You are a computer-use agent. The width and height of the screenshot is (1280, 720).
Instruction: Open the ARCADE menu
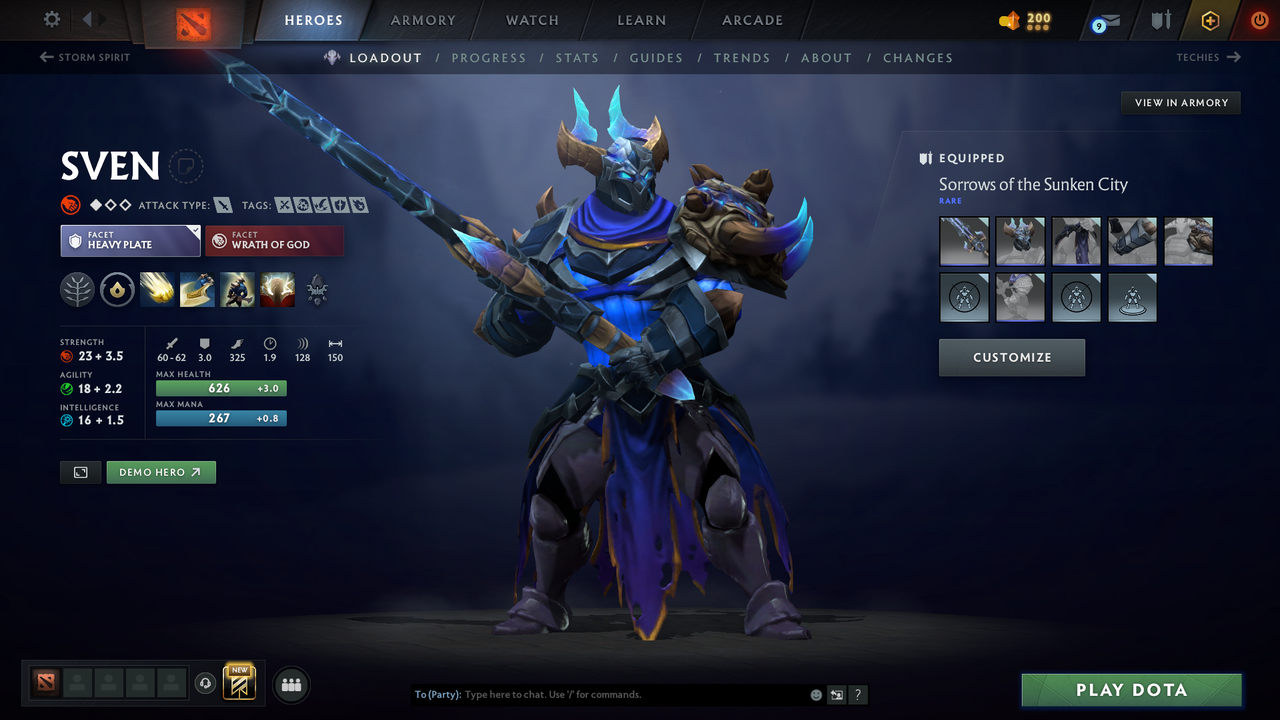click(x=751, y=20)
